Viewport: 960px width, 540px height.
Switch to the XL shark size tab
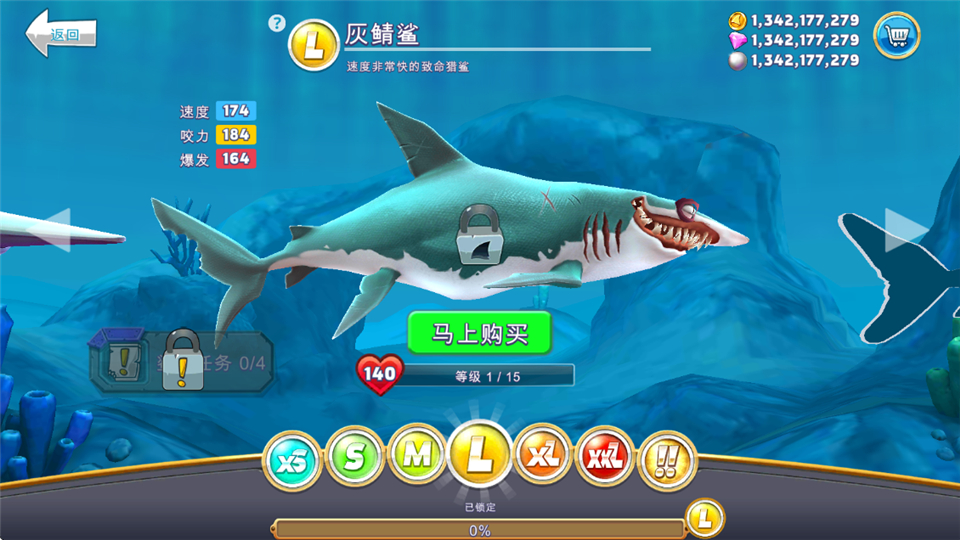(543, 457)
